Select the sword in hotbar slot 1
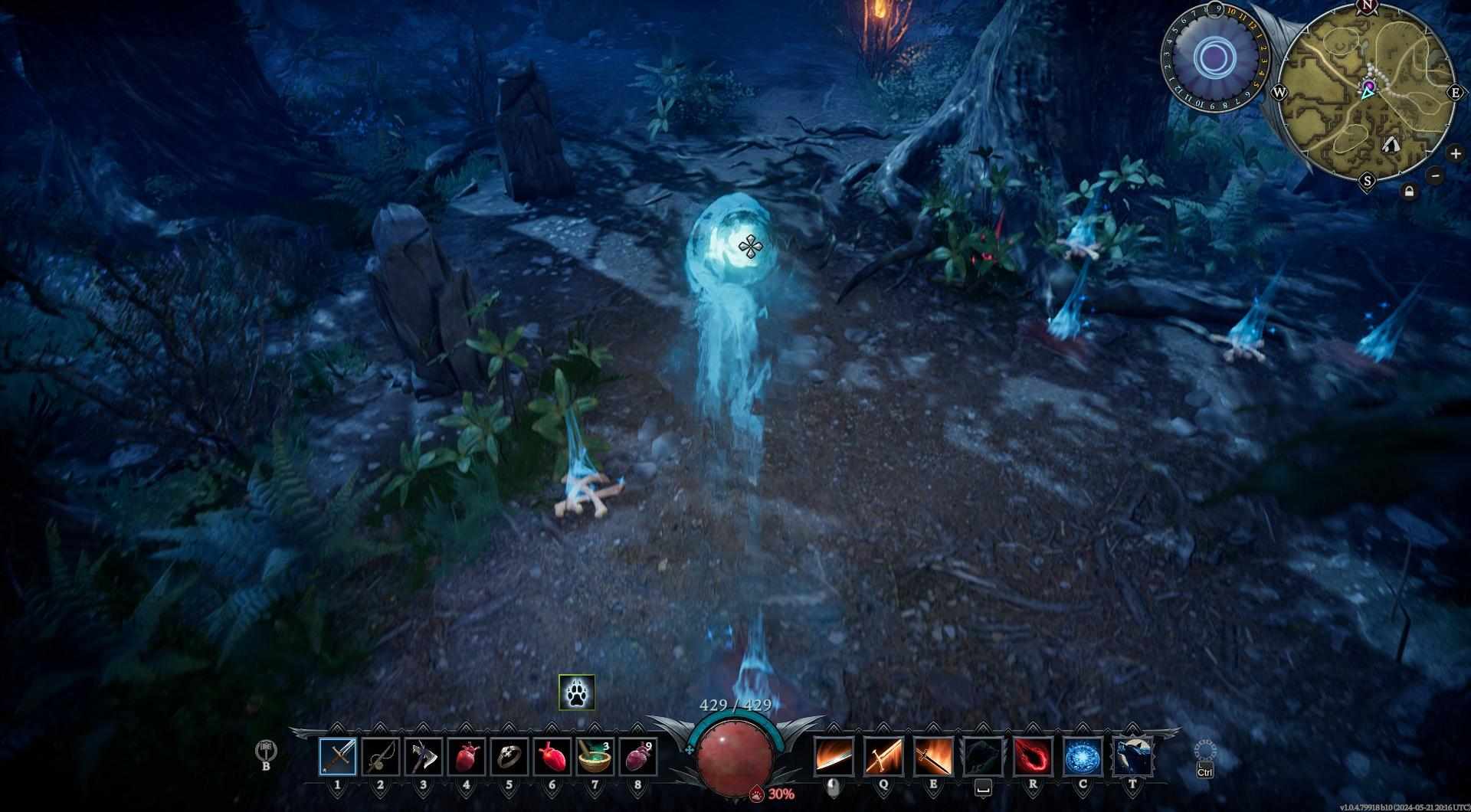The height and width of the screenshot is (812, 1471). point(338,756)
